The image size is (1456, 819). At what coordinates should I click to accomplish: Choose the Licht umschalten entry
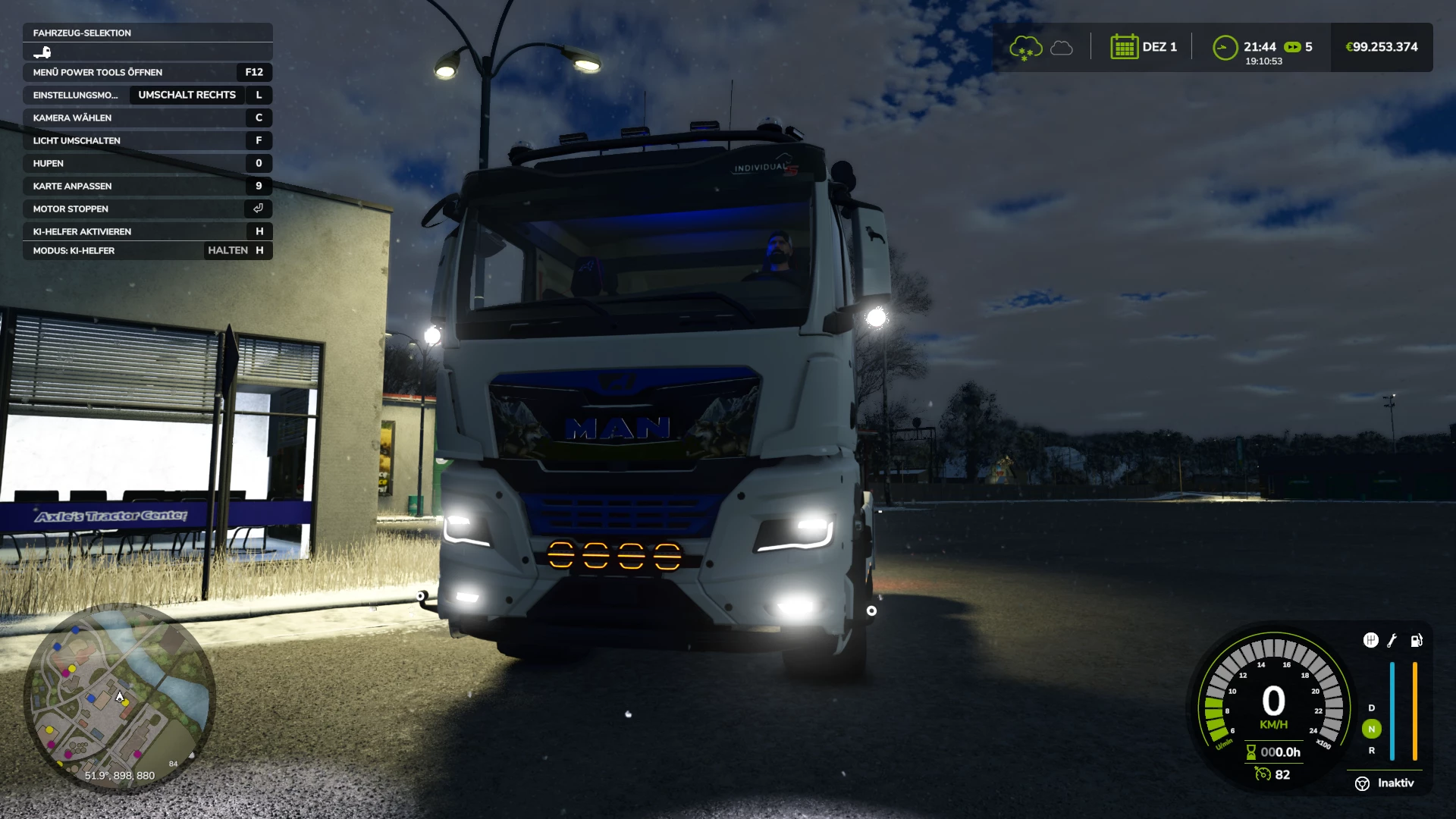pos(148,140)
